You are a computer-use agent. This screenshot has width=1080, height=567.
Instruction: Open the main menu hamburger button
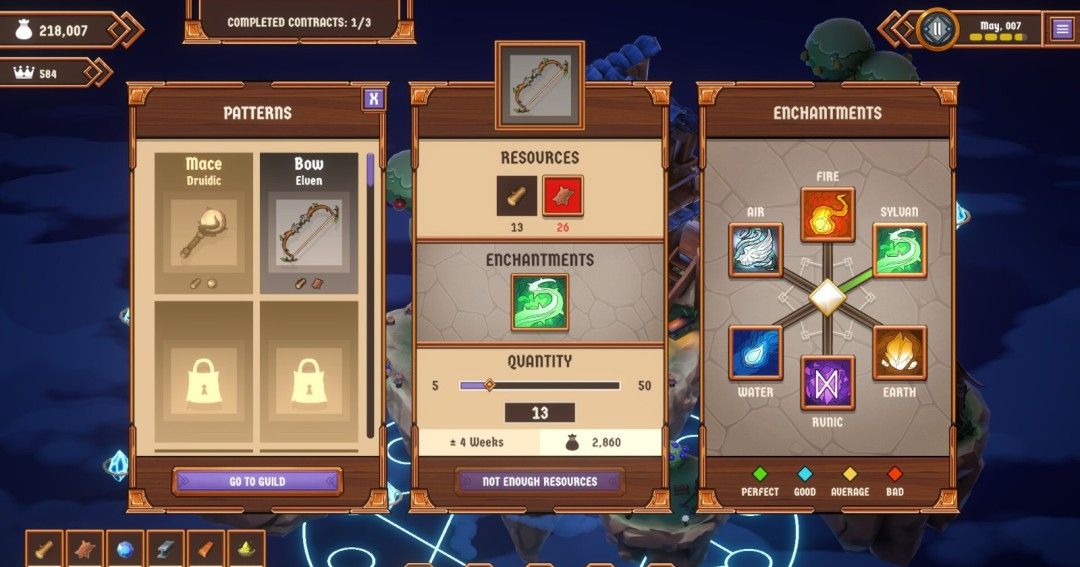(1061, 29)
